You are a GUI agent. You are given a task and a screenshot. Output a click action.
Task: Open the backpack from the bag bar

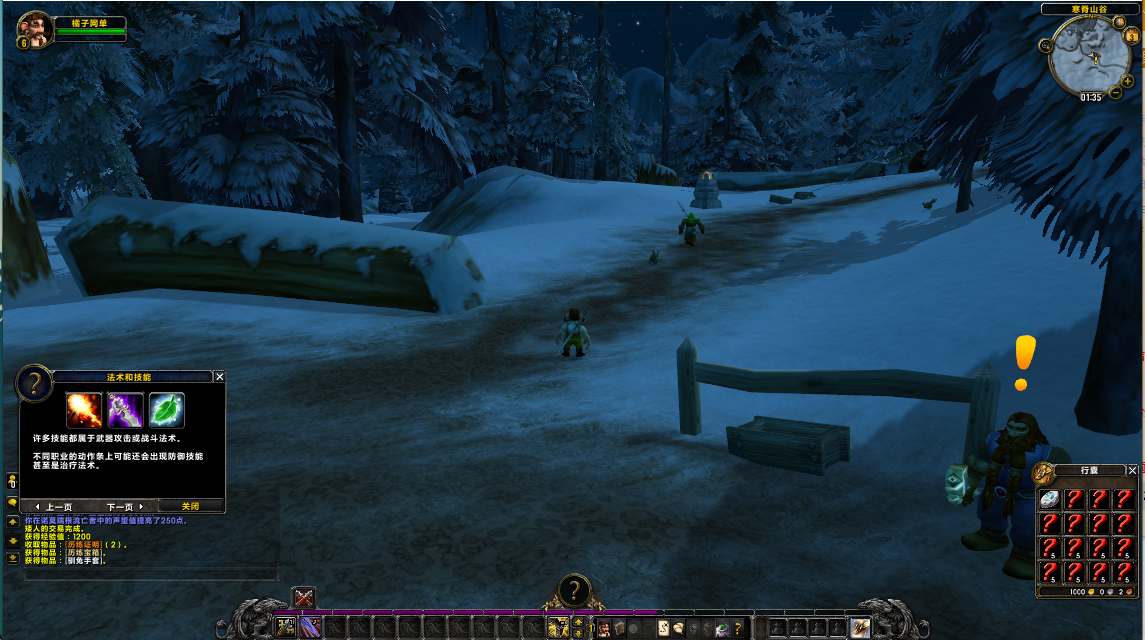860,627
